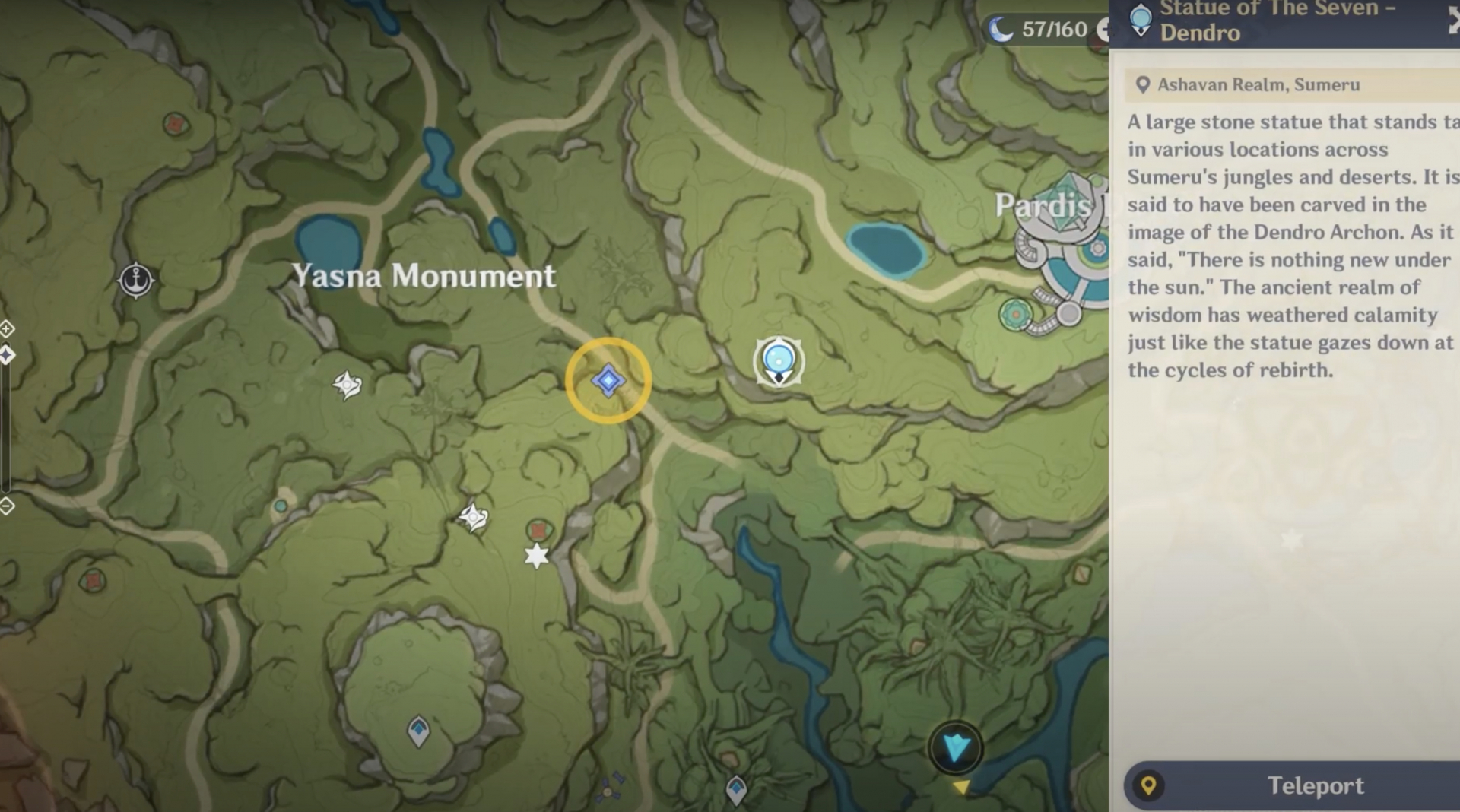Select the green circular domain icon near Pardis

(1016, 314)
